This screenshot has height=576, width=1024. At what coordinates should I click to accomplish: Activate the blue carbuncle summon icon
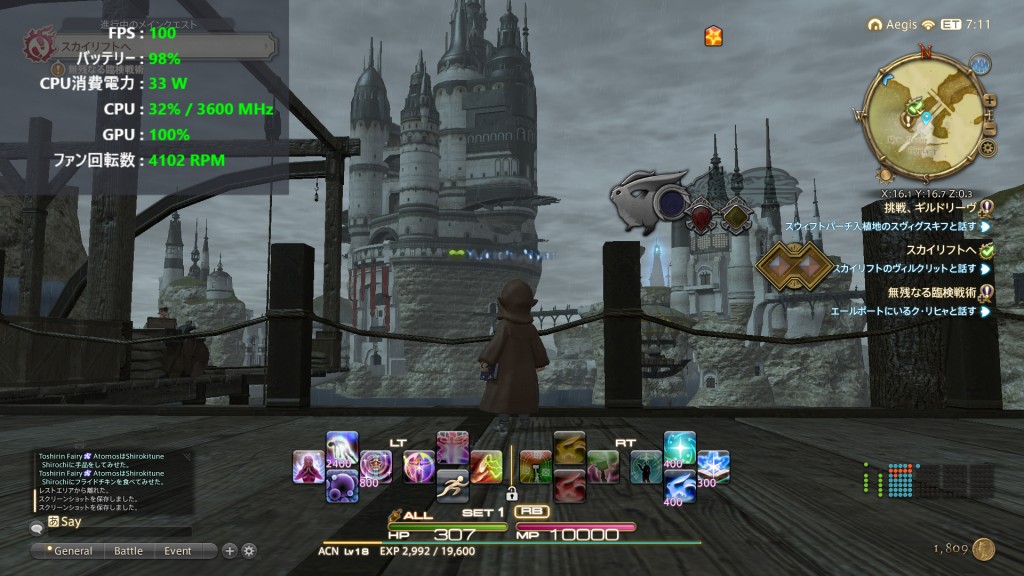[x=680, y=485]
